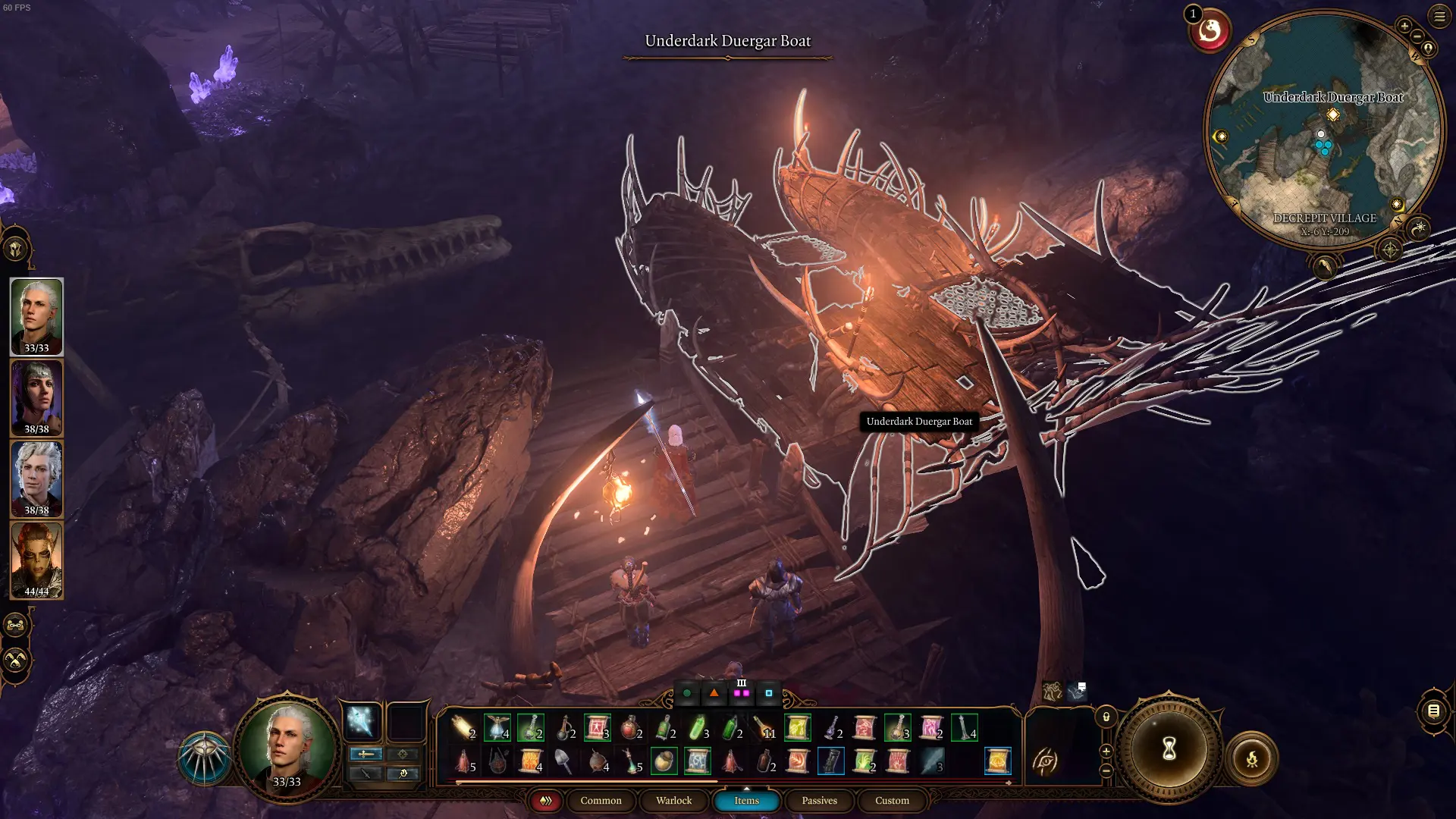
Task: Ungroup the party using the left sidebar icon
Action: [16, 626]
